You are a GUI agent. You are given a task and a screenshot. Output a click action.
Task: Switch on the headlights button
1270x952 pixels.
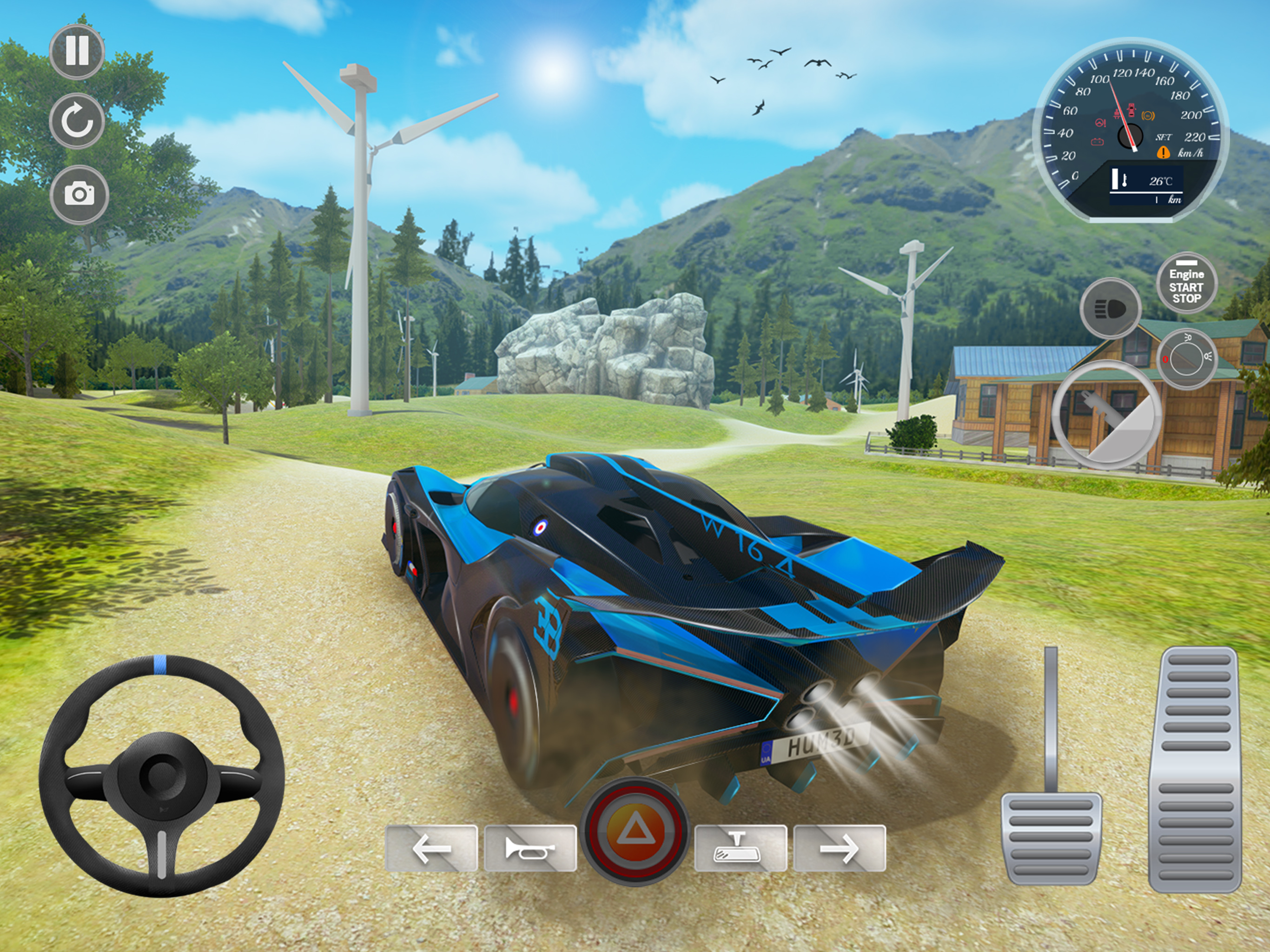pyautogui.click(x=1110, y=308)
